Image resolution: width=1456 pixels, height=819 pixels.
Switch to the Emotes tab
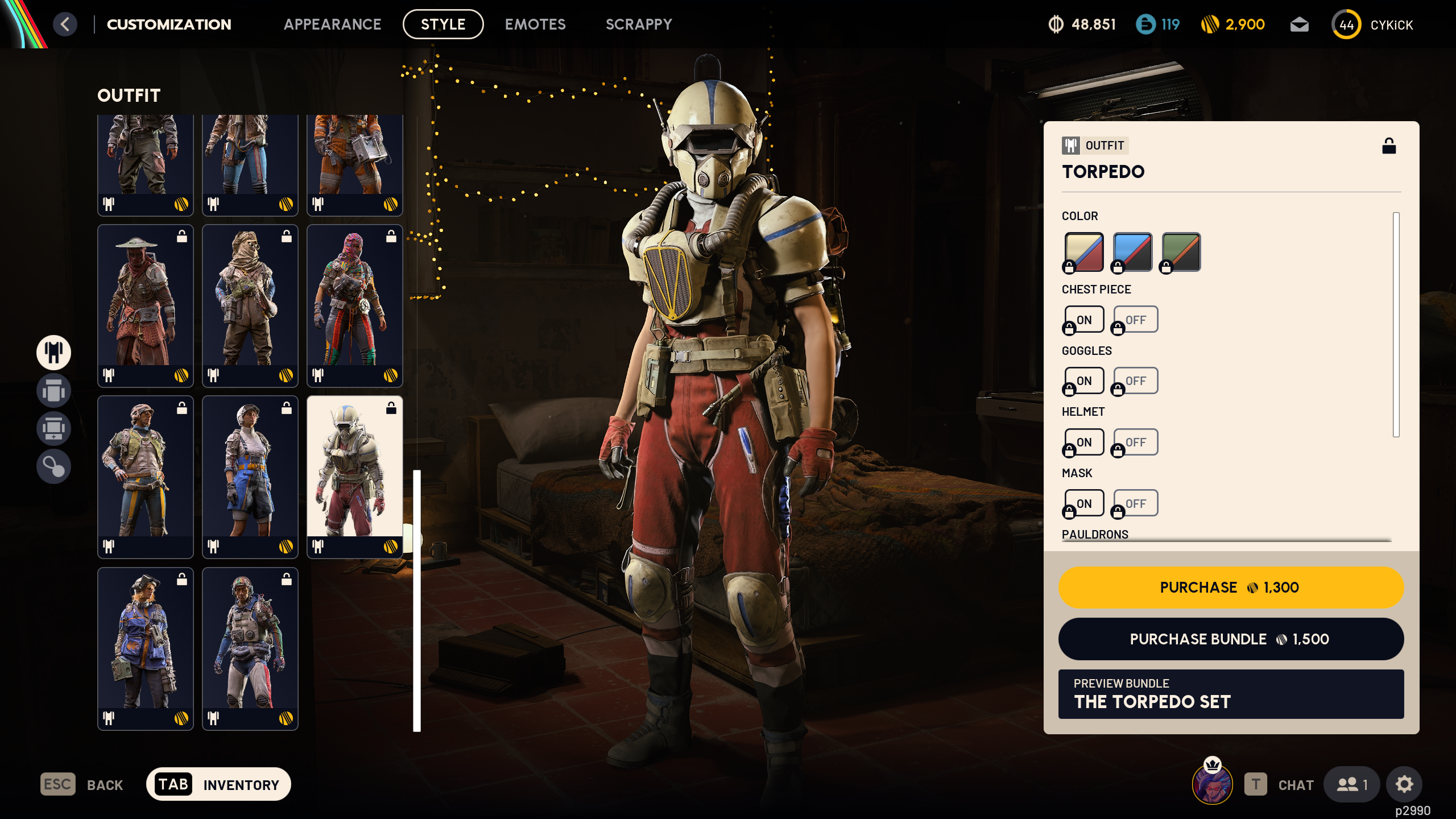(x=535, y=24)
